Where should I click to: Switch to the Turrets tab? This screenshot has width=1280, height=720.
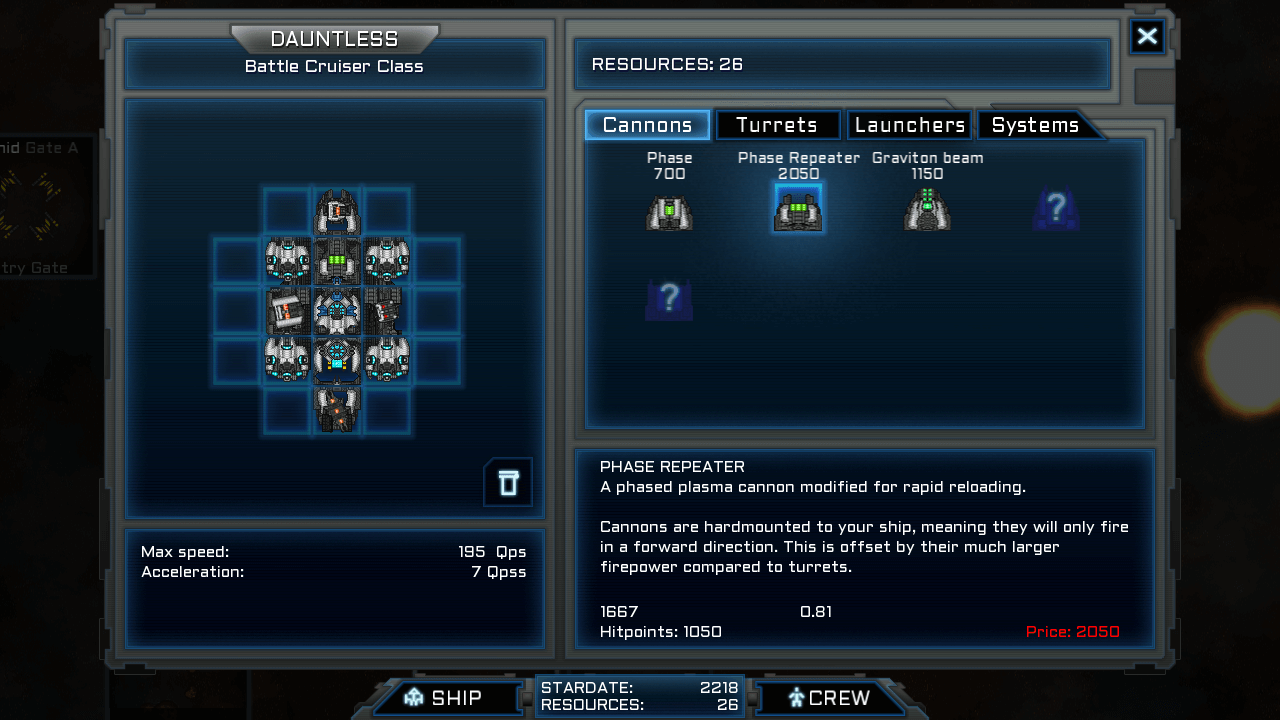[777, 125]
